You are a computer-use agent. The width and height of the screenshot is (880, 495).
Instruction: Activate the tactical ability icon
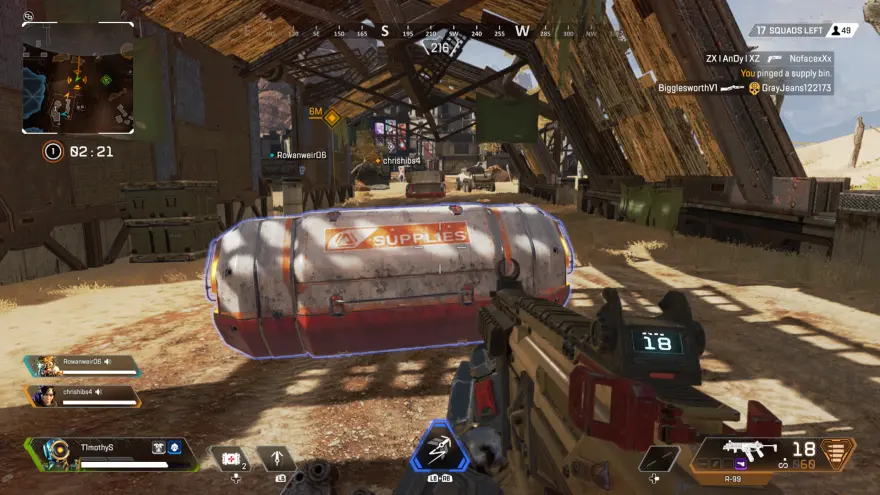pyautogui.click(x=276, y=459)
